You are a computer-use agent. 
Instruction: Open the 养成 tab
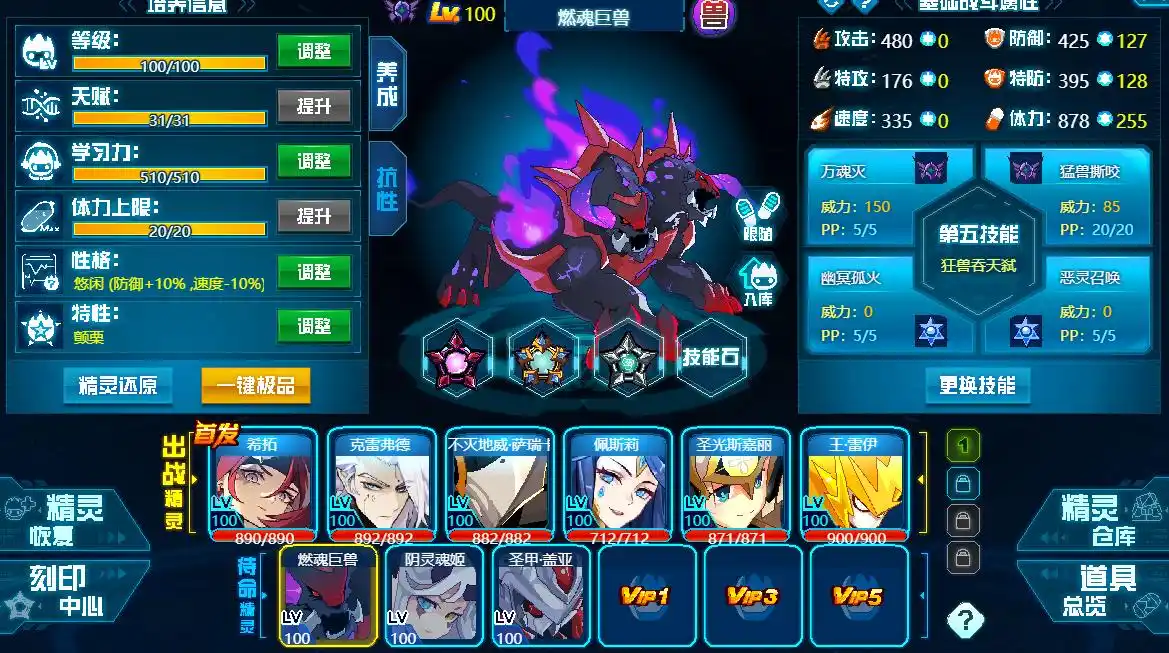pyautogui.click(x=387, y=85)
